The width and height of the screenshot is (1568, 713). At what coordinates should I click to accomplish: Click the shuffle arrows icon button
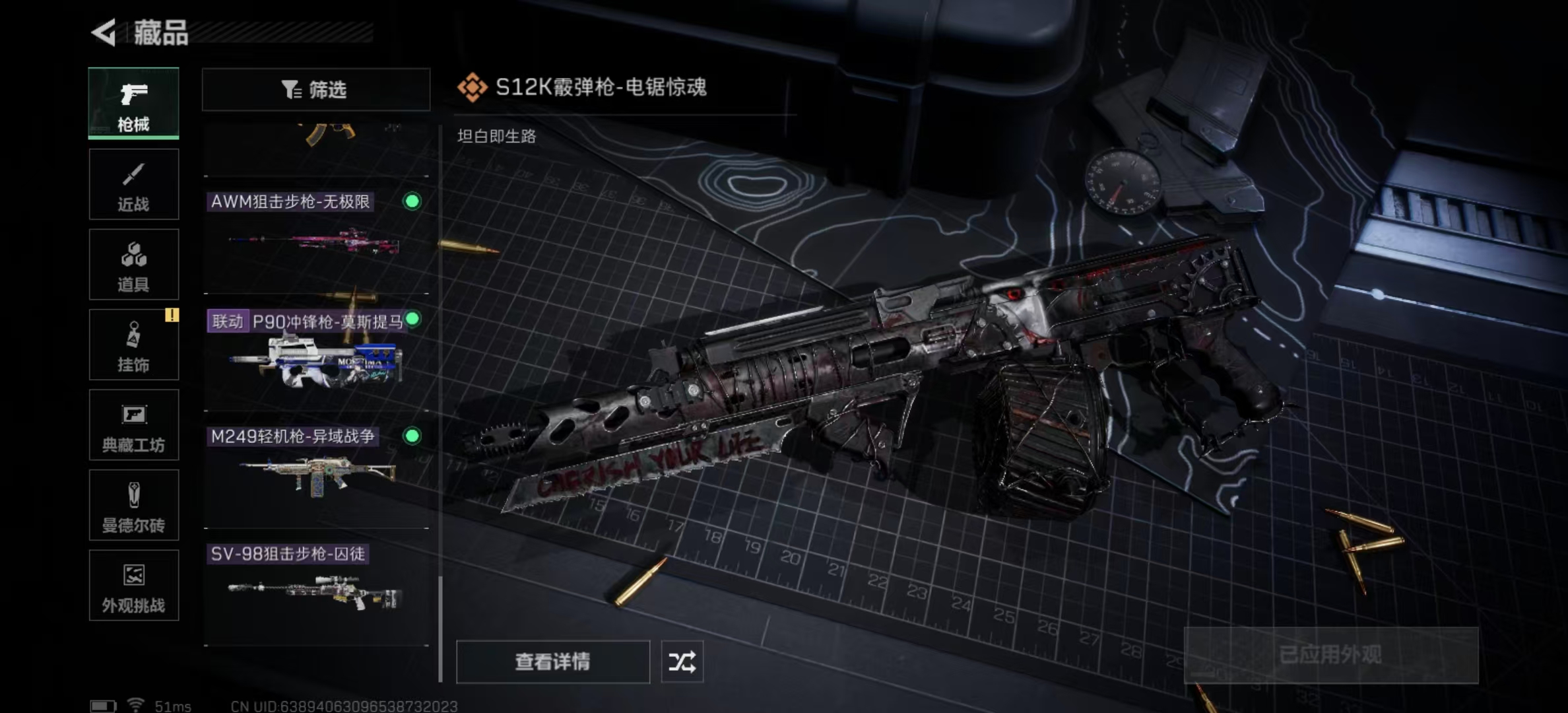[682, 662]
